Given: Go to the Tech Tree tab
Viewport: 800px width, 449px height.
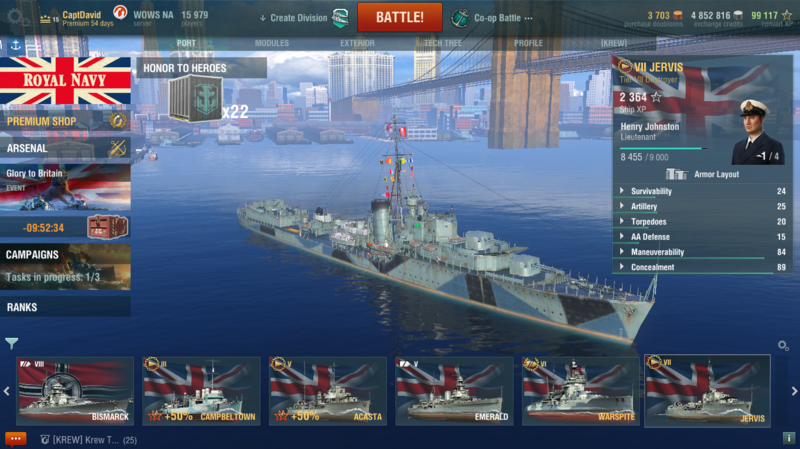Looking at the screenshot, I should [442, 44].
